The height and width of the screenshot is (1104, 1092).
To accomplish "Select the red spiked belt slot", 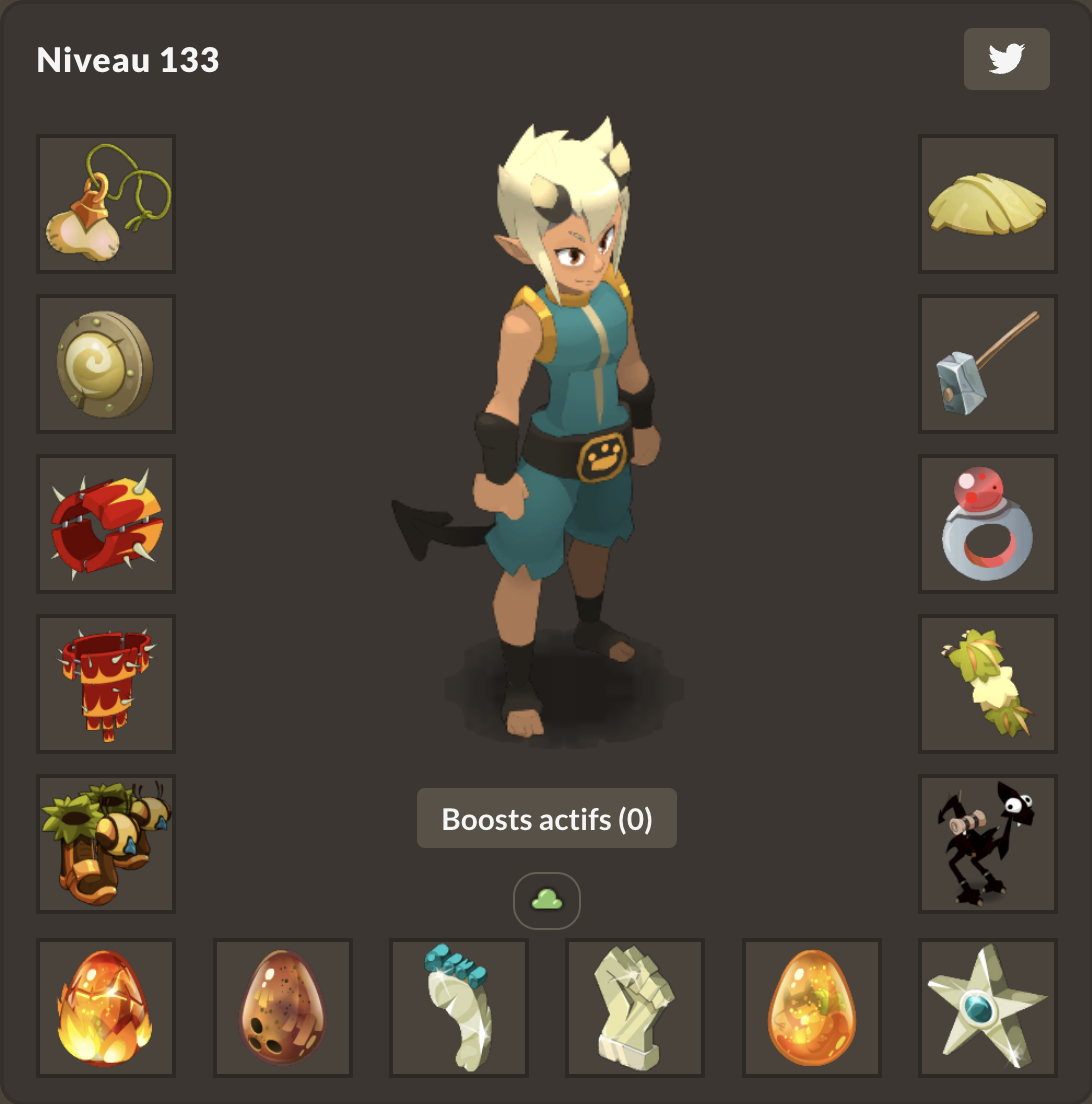I will click(x=106, y=684).
